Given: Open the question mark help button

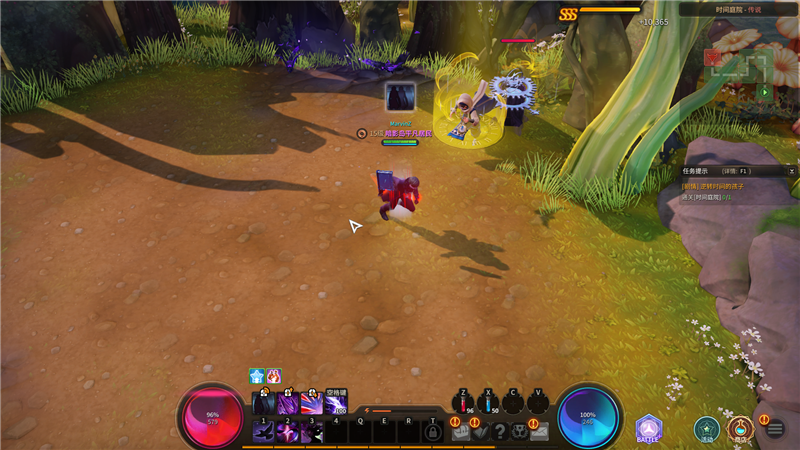Looking at the screenshot, I should point(500,431).
